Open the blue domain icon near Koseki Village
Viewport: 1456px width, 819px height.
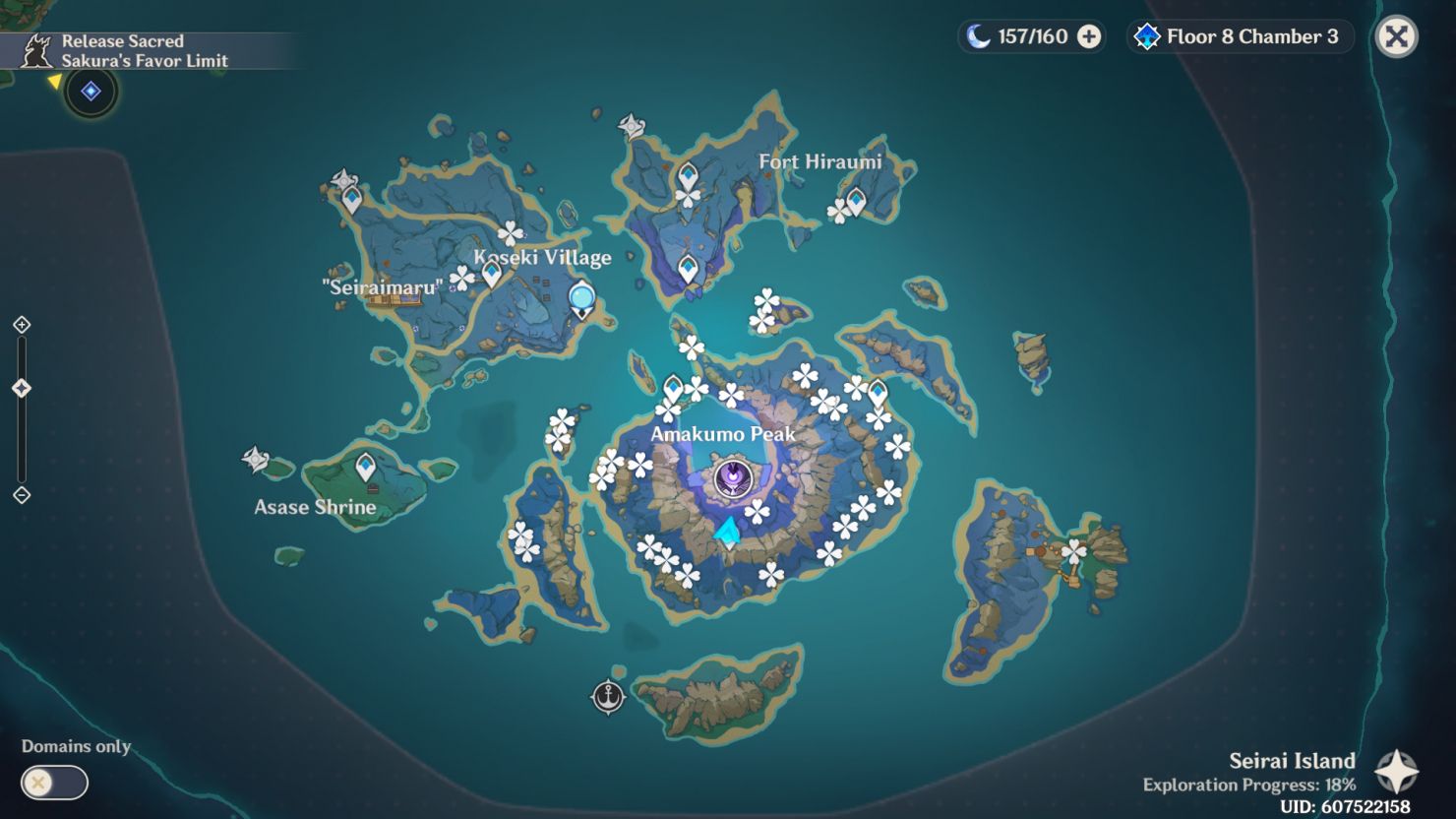tap(580, 294)
